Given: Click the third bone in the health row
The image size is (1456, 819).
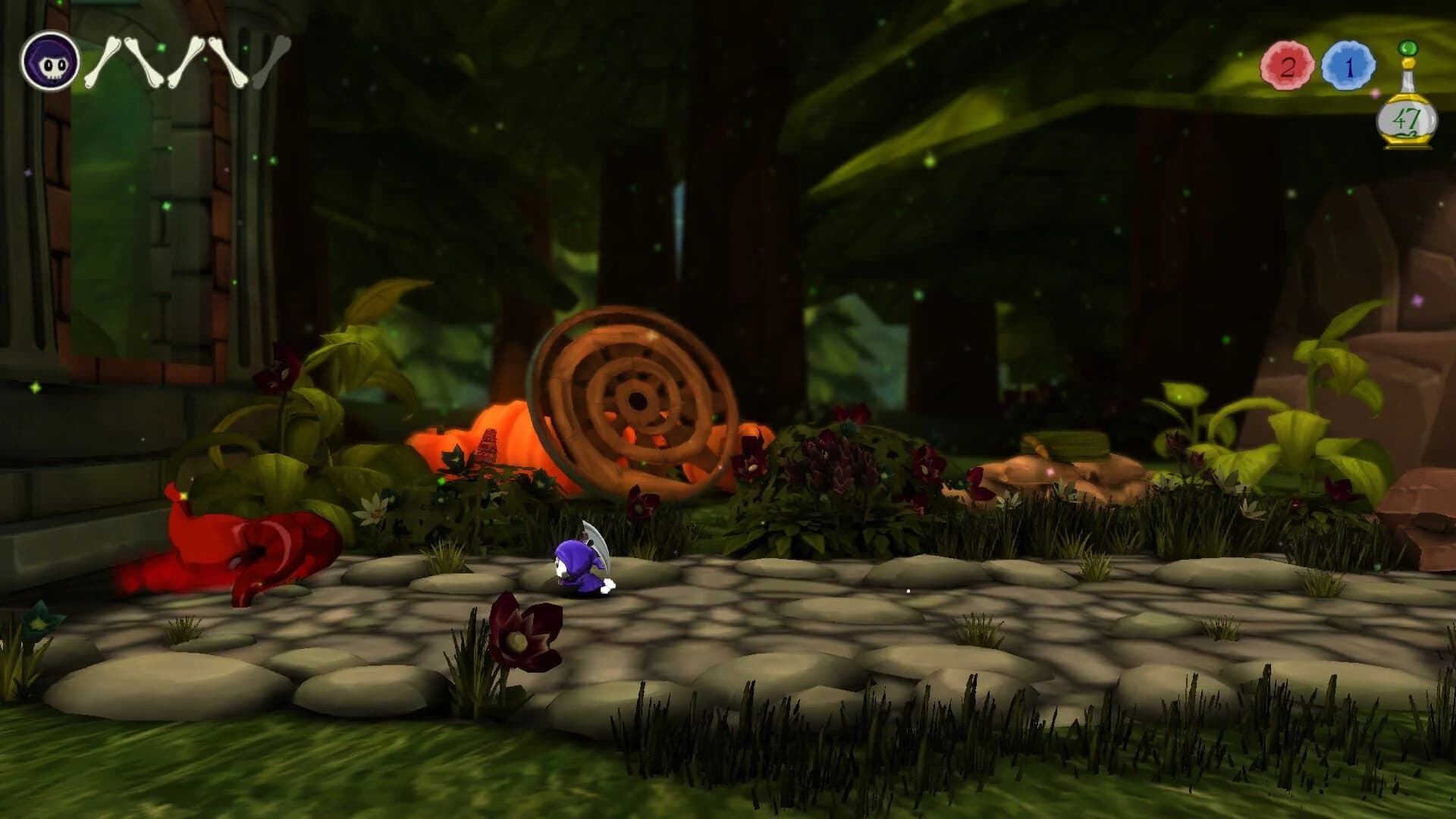Looking at the screenshot, I should (190, 61).
